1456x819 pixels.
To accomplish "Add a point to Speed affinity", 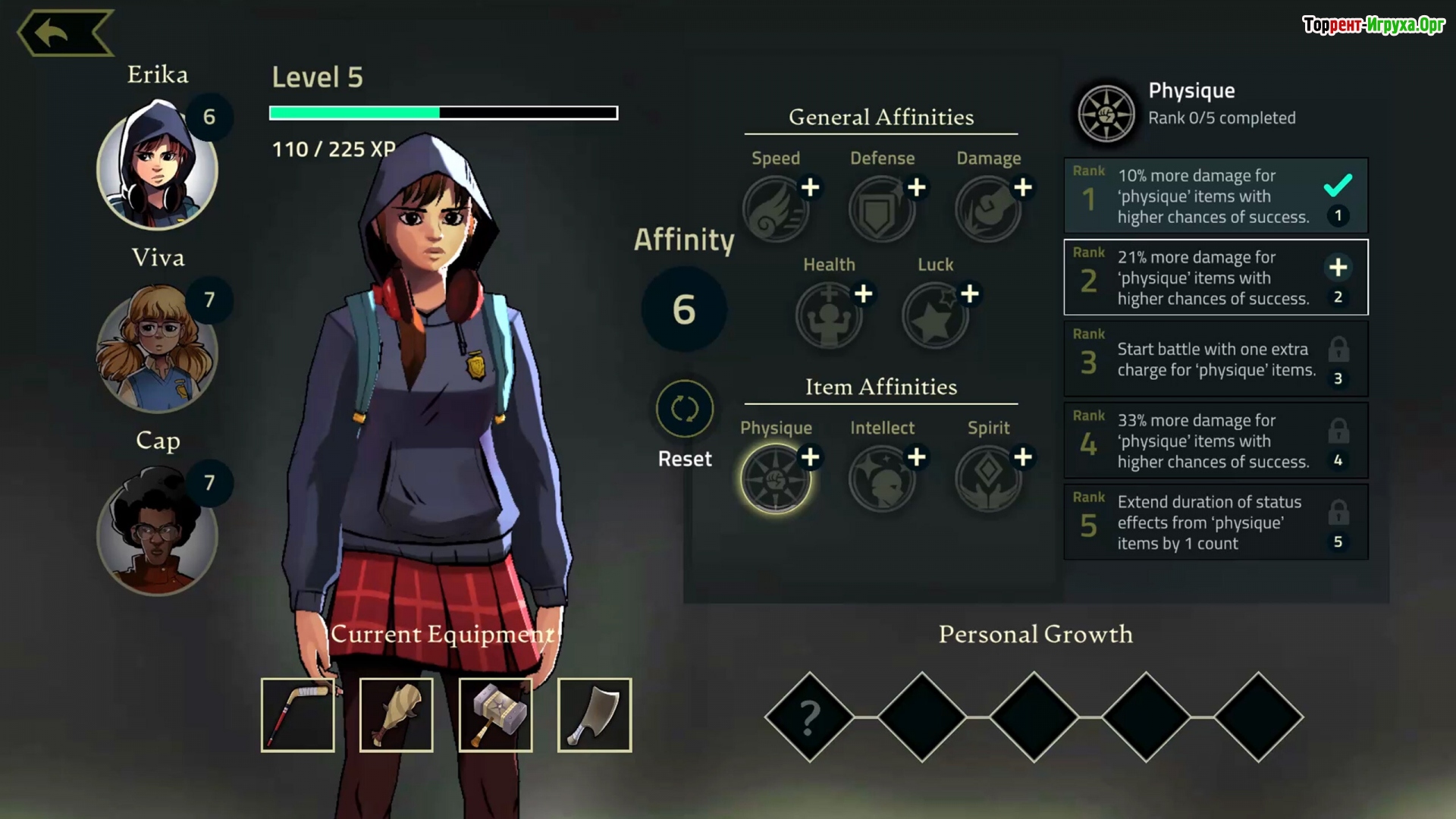I will coord(810,187).
